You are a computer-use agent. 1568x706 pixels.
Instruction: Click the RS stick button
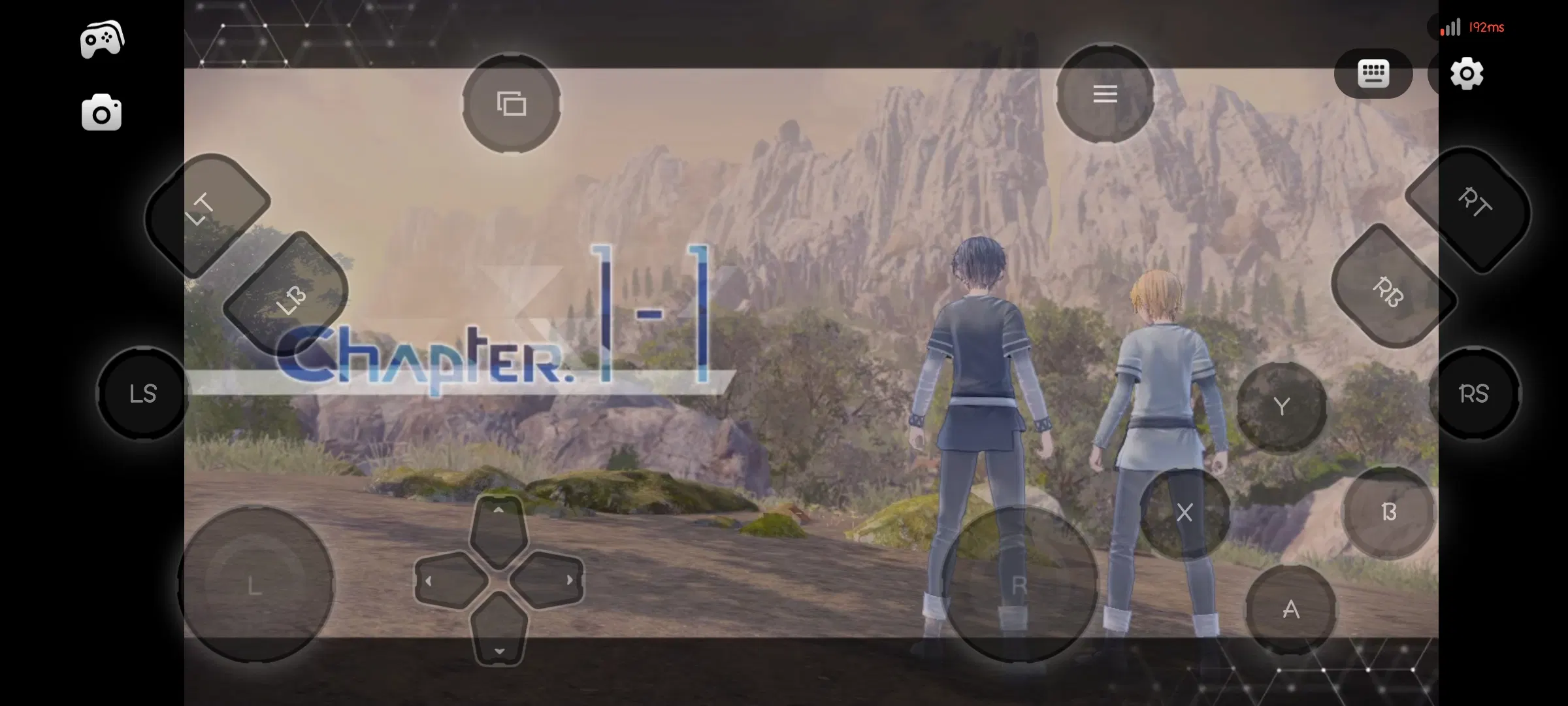tap(1474, 394)
